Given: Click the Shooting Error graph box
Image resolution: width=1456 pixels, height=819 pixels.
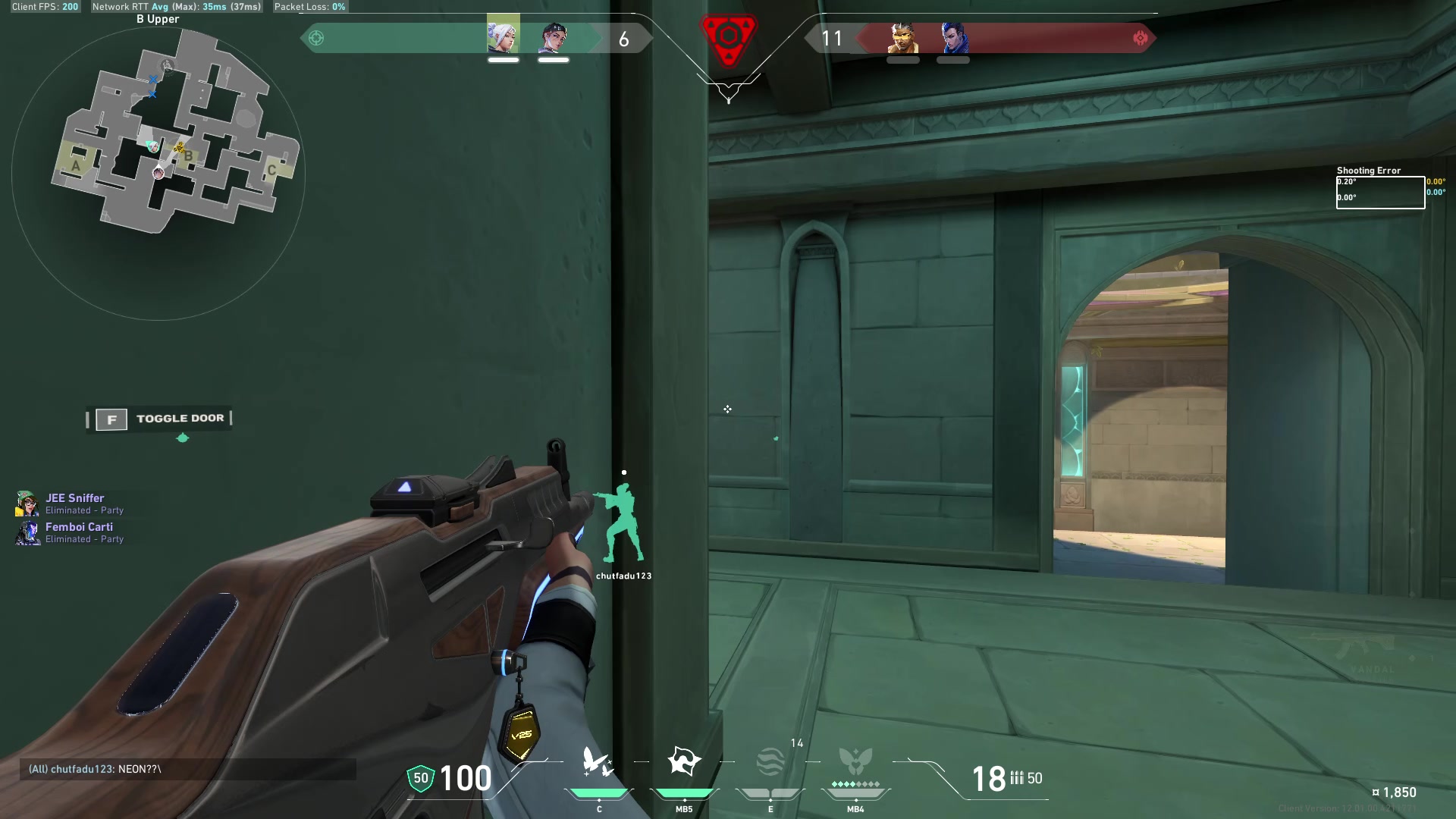Looking at the screenshot, I should [1380, 193].
